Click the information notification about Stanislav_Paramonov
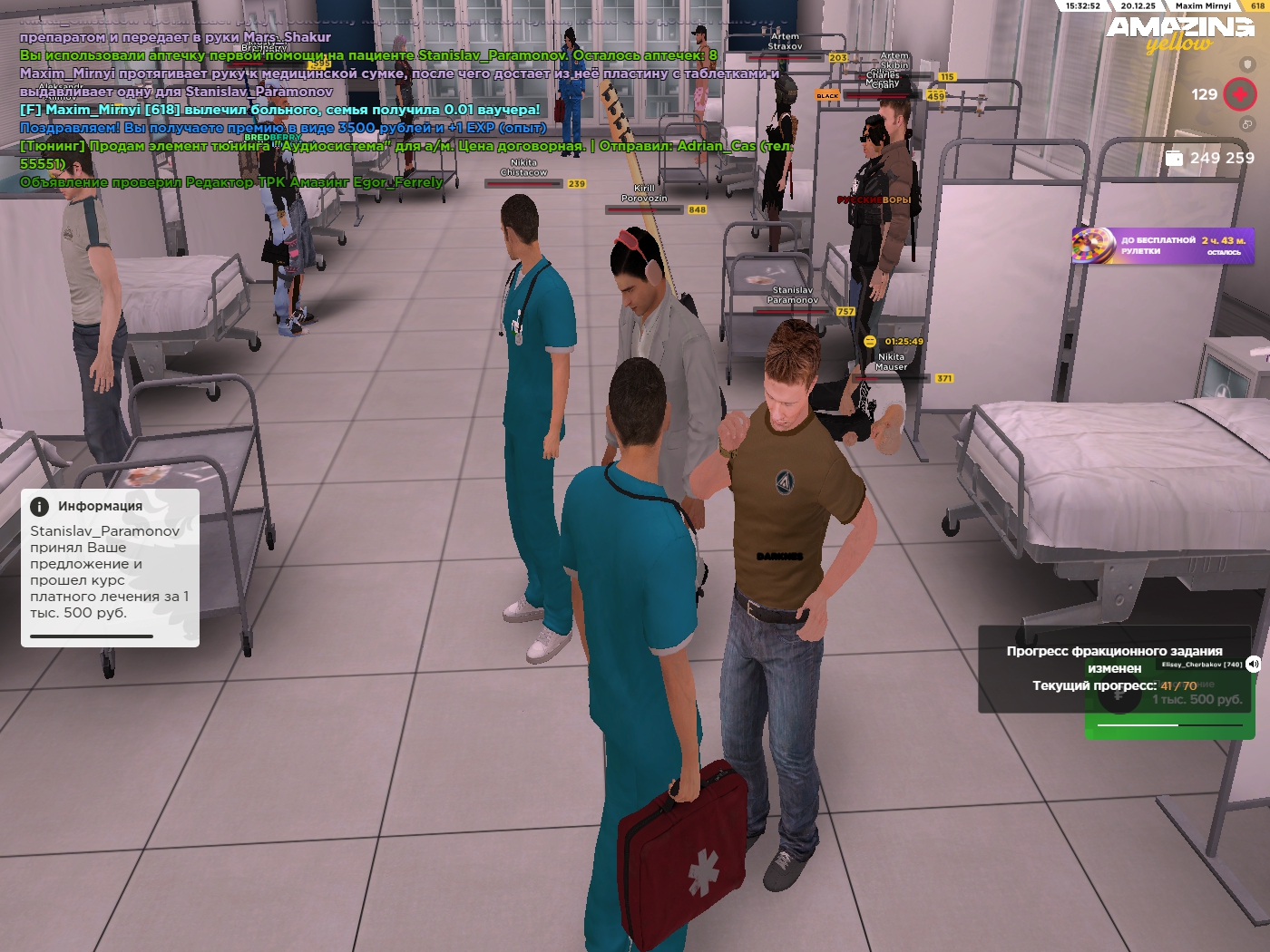 (110, 568)
